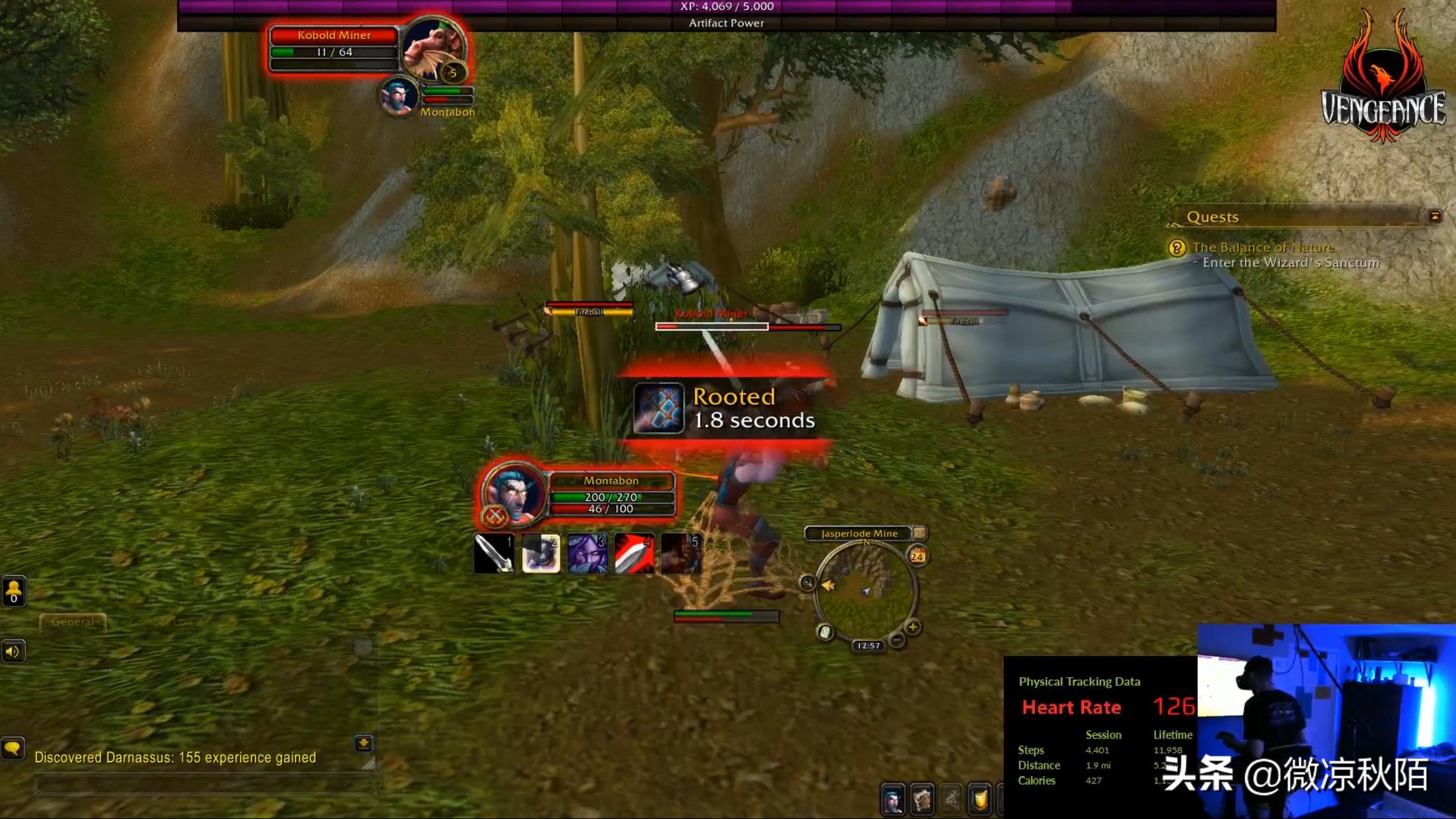Cast the purple night elf ability
1456x819 pixels.
click(x=587, y=553)
